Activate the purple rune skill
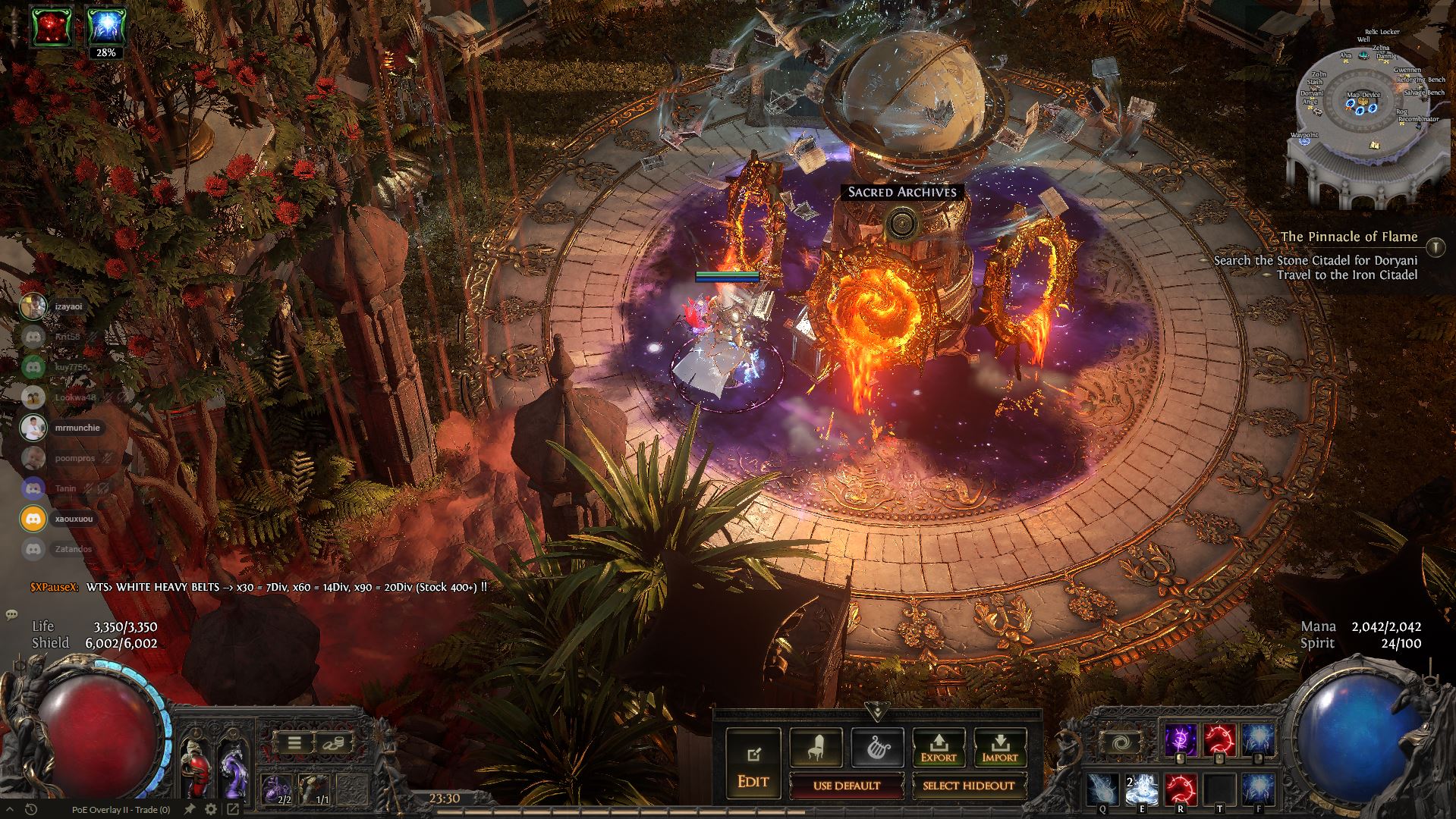 pos(1180,739)
